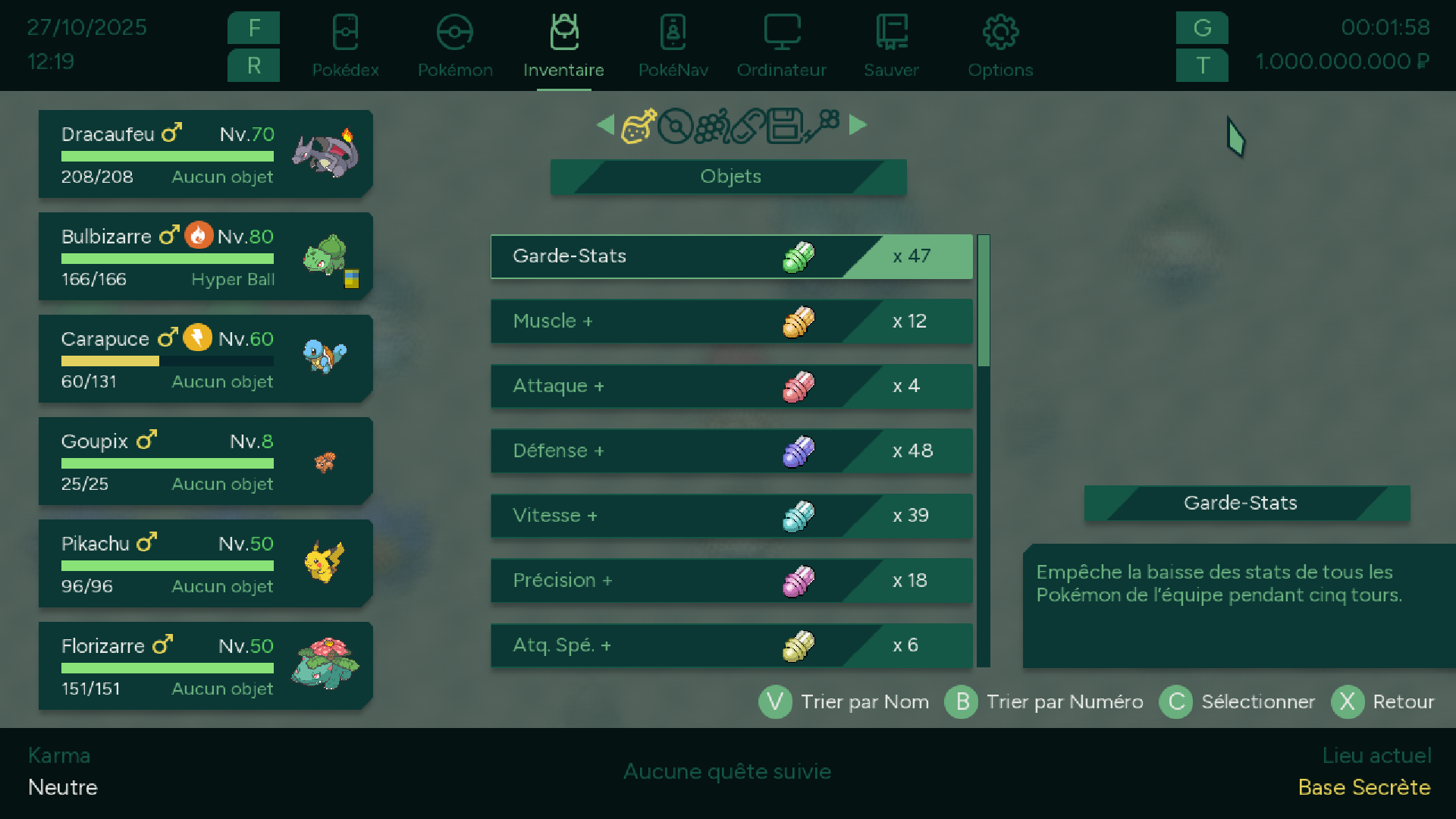Select the Muscle + item row

[731, 322]
